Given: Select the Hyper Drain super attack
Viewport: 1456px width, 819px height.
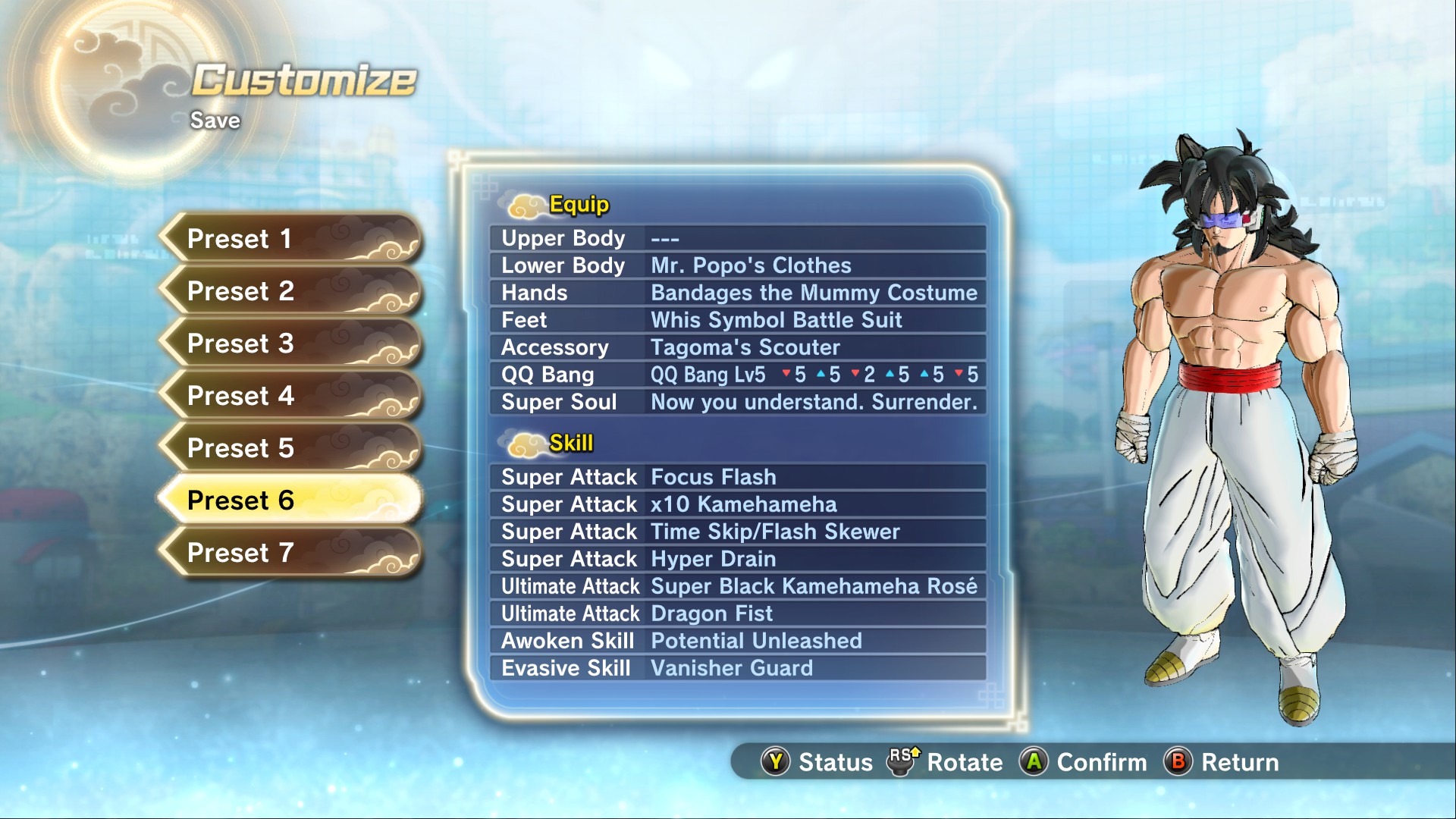Looking at the screenshot, I should (x=738, y=559).
